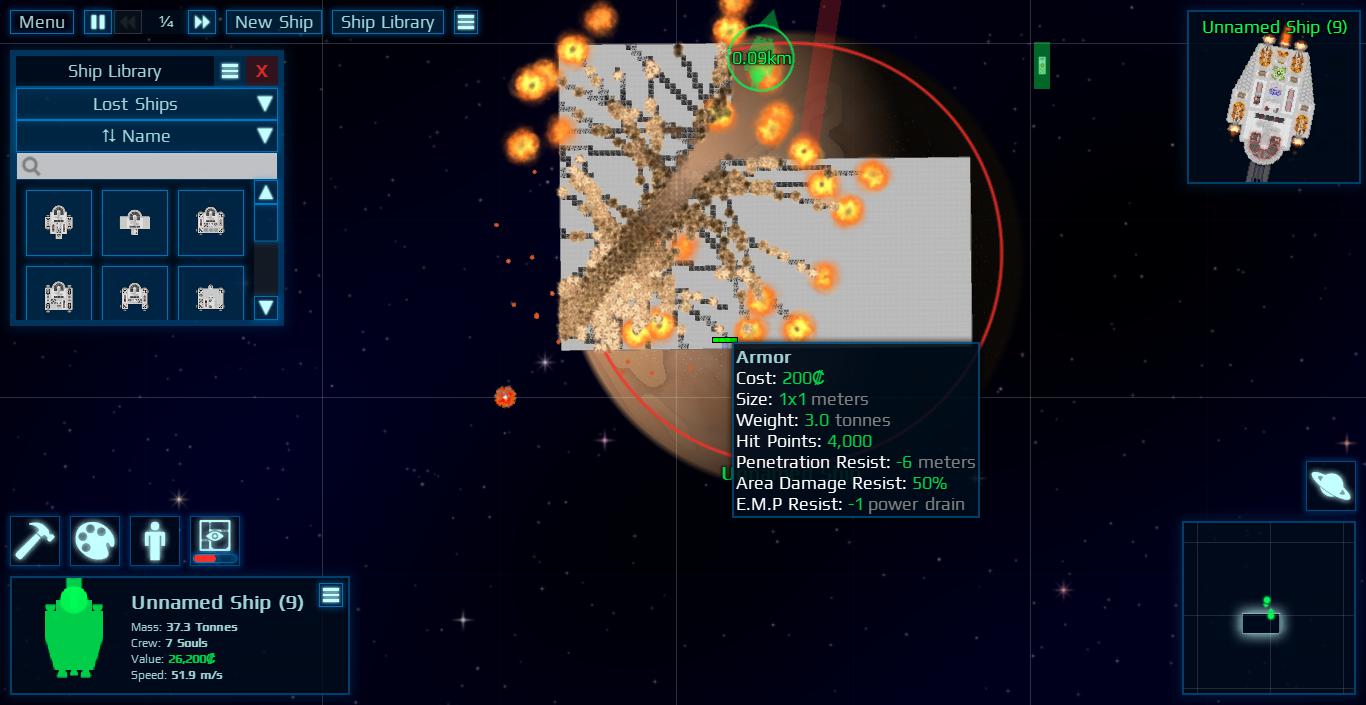Open the paint palette tool

click(95, 541)
